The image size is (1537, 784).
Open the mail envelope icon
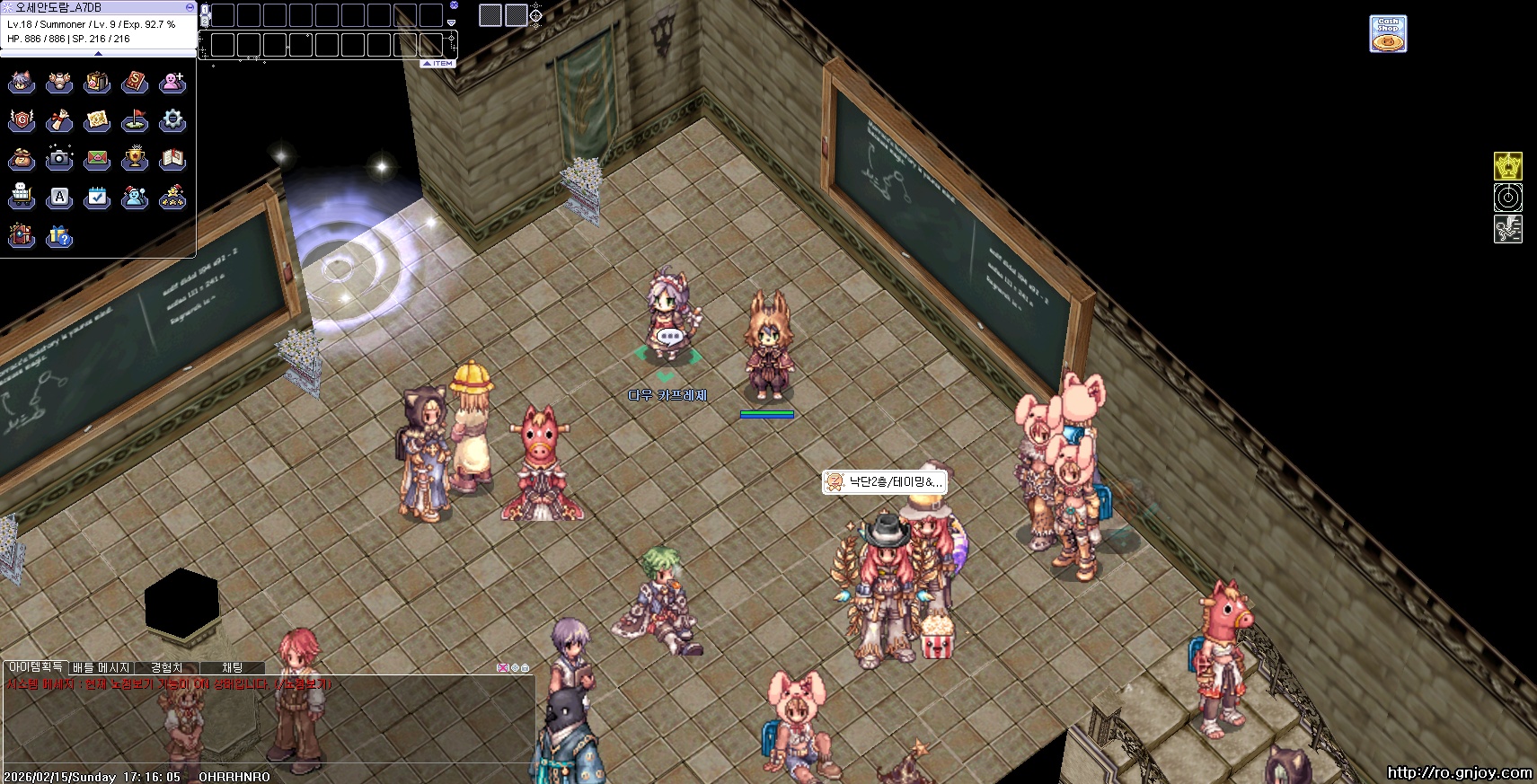(x=97, y=159)
